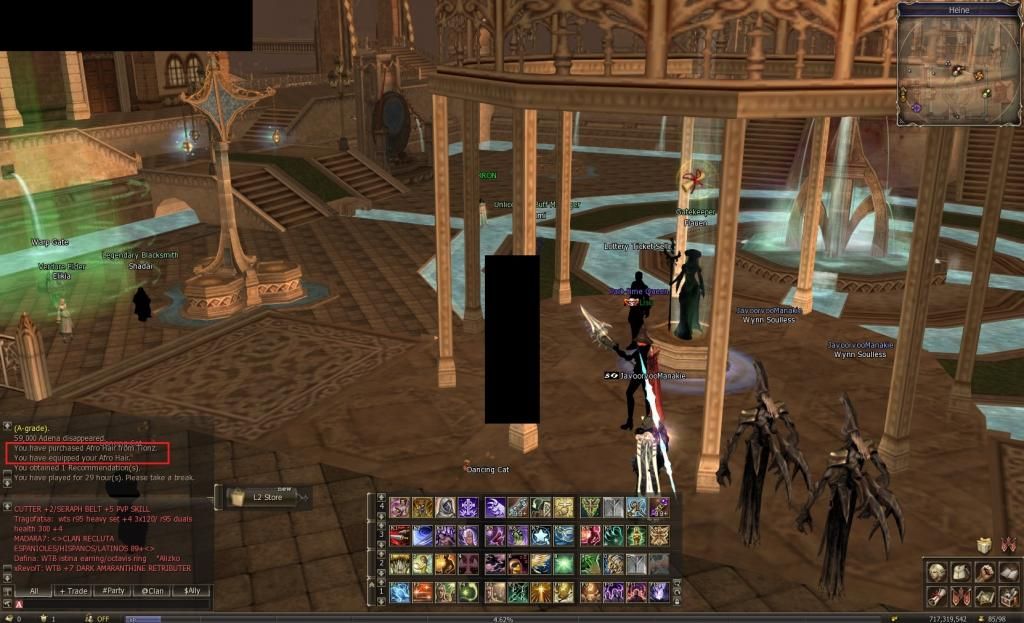1024x623 pixels.
Task: Open the world map icon
Action: point(984,597)
